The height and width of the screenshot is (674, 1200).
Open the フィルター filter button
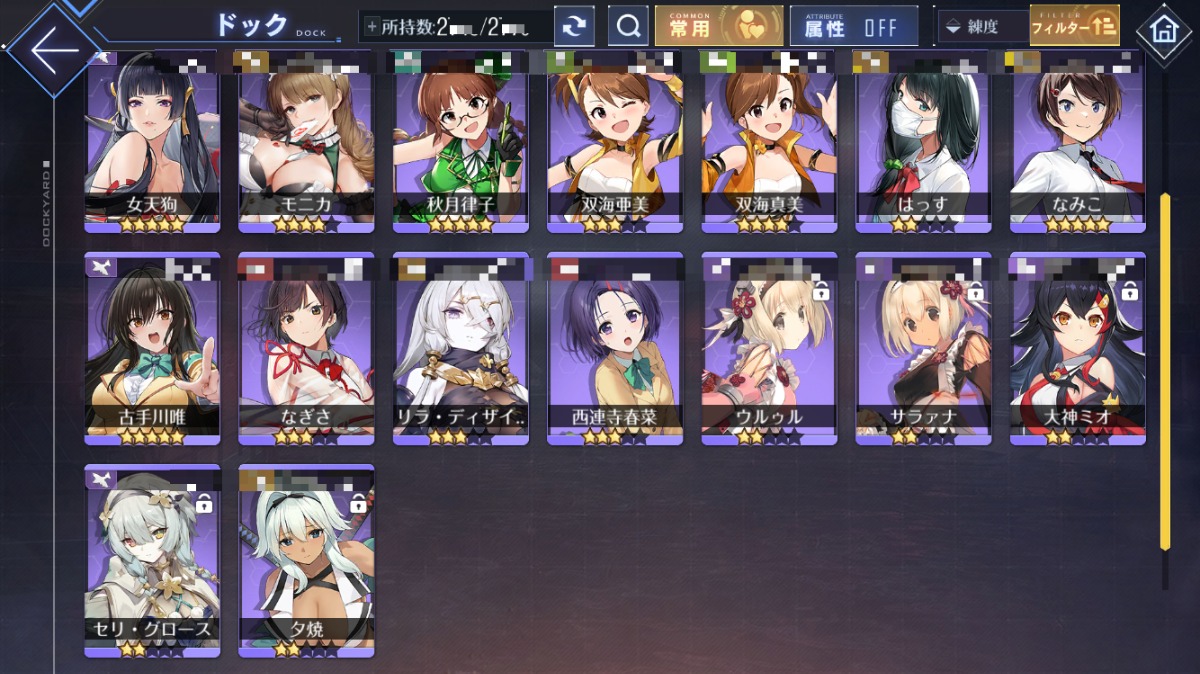[1074, 27]
